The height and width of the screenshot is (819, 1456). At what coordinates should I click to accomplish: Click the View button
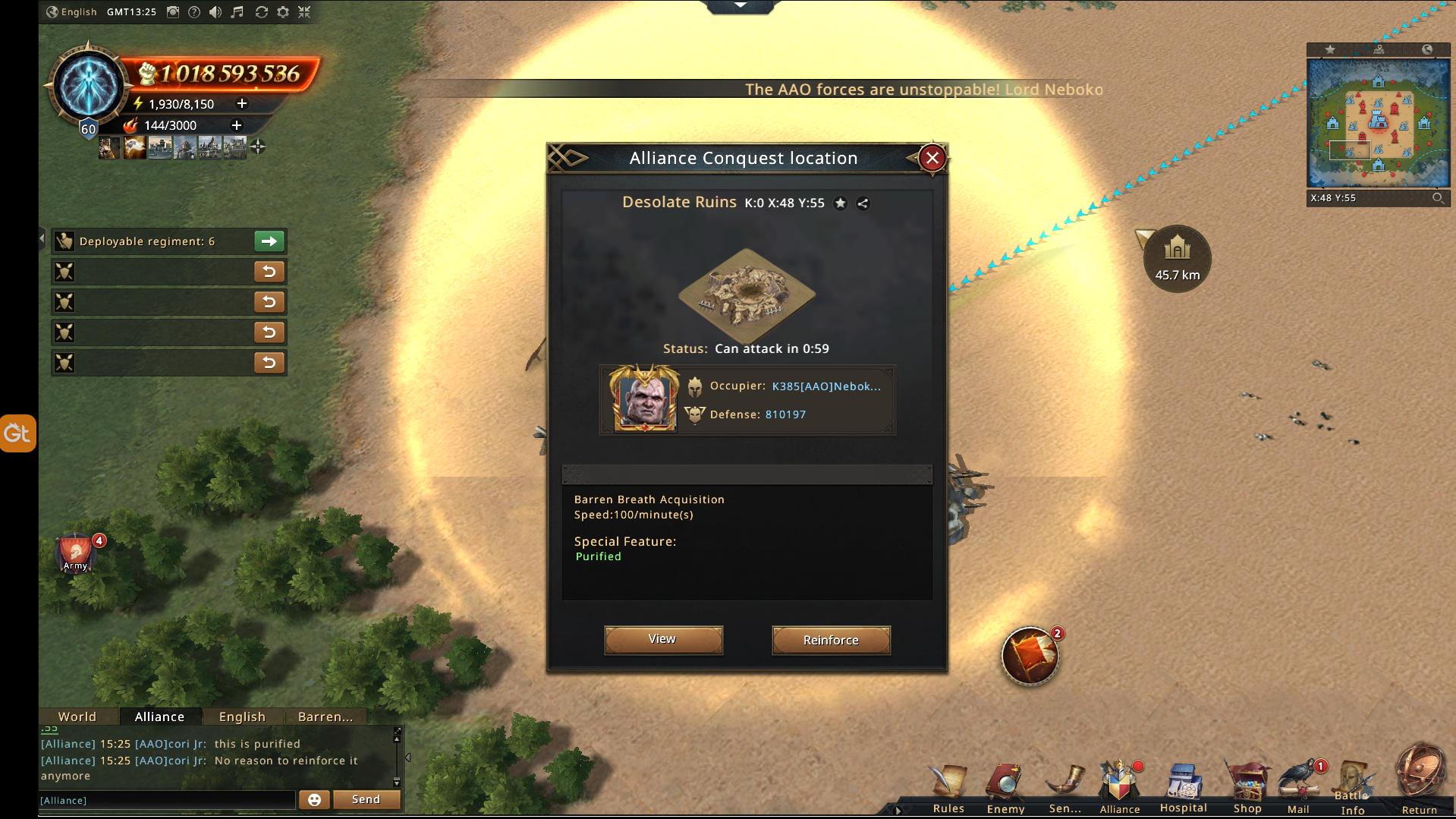pos(663,639)
